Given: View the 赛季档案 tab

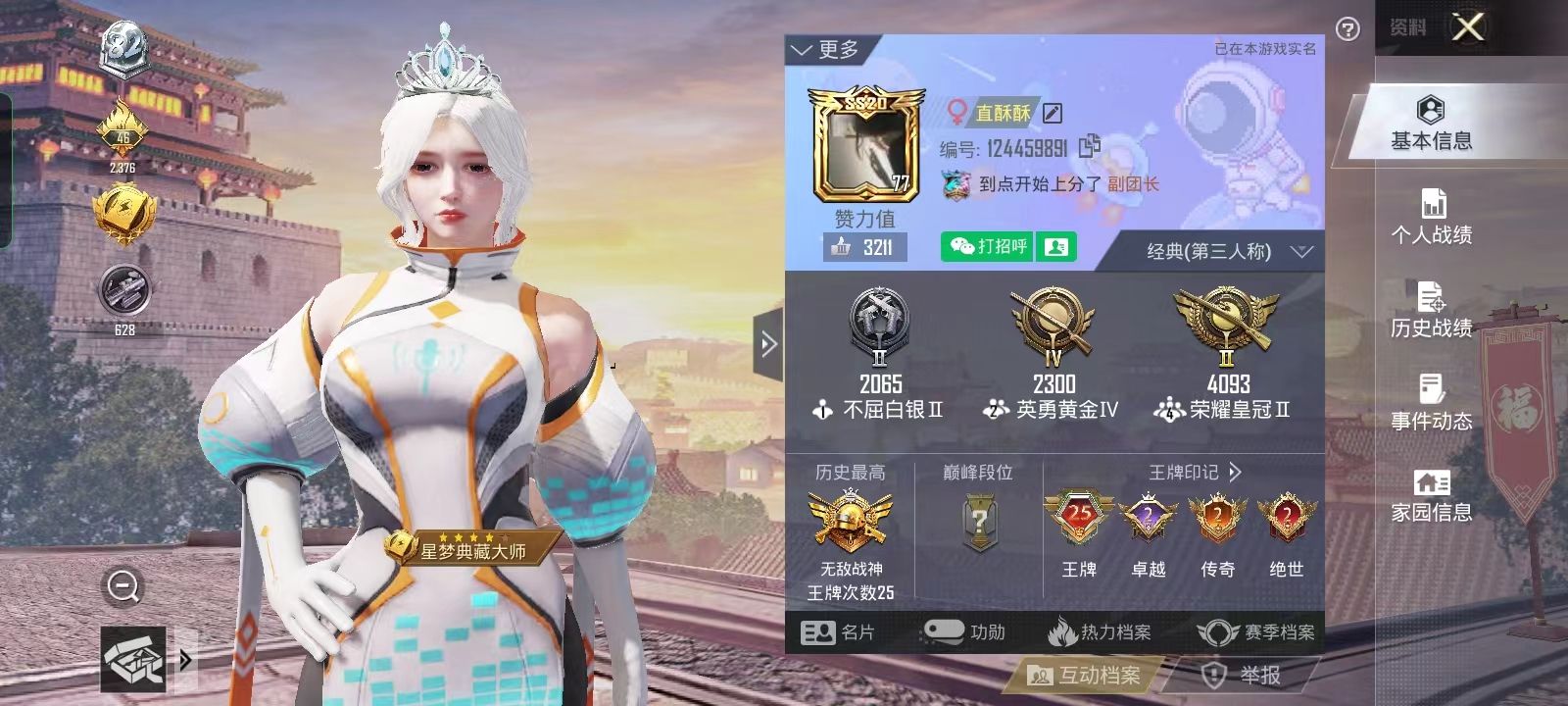Looking at the screenshot, I should pos(1258,632).
